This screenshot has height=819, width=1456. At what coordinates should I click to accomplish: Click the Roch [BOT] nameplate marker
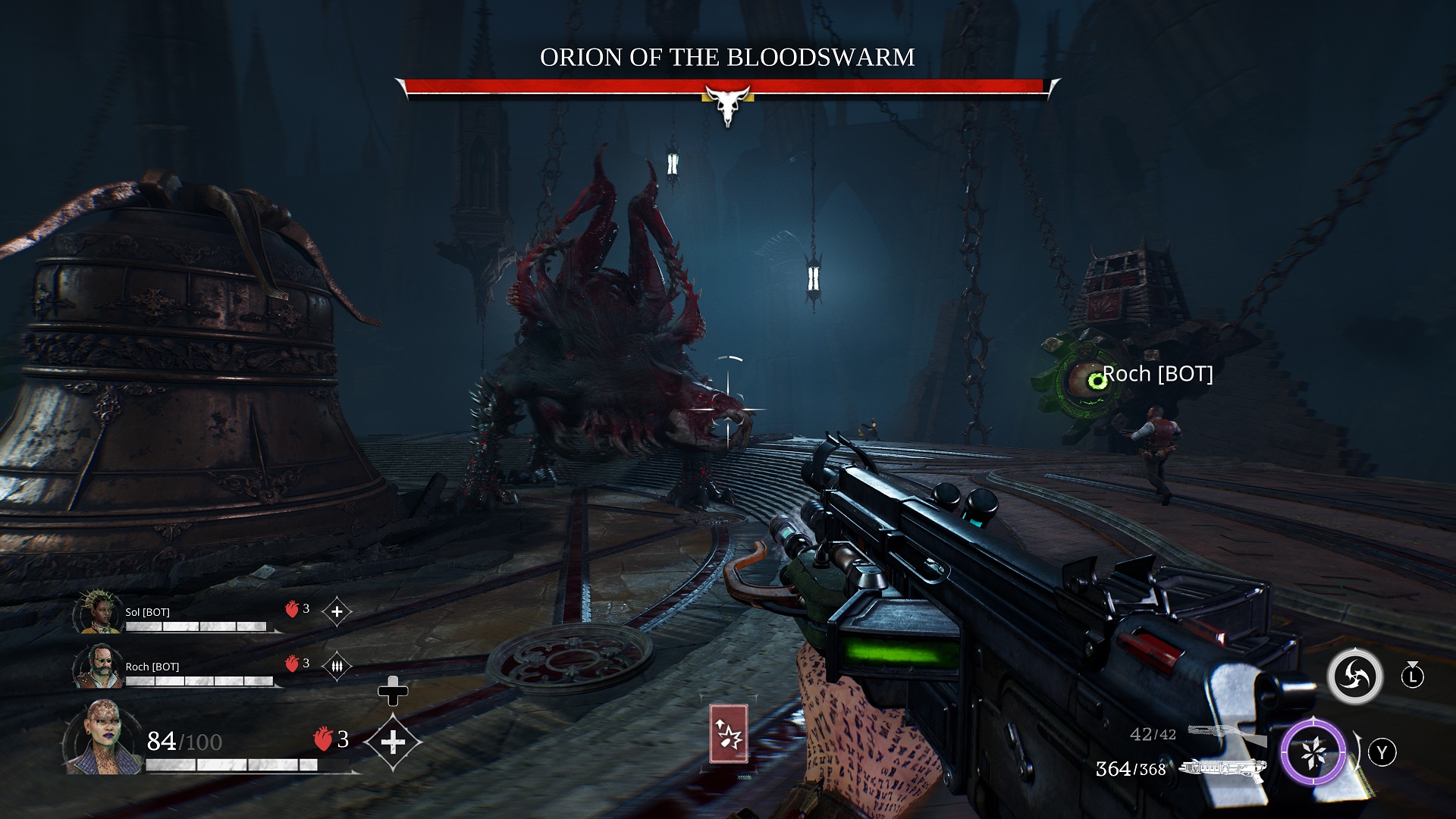pyautogui.click(x=1157, y=374)
